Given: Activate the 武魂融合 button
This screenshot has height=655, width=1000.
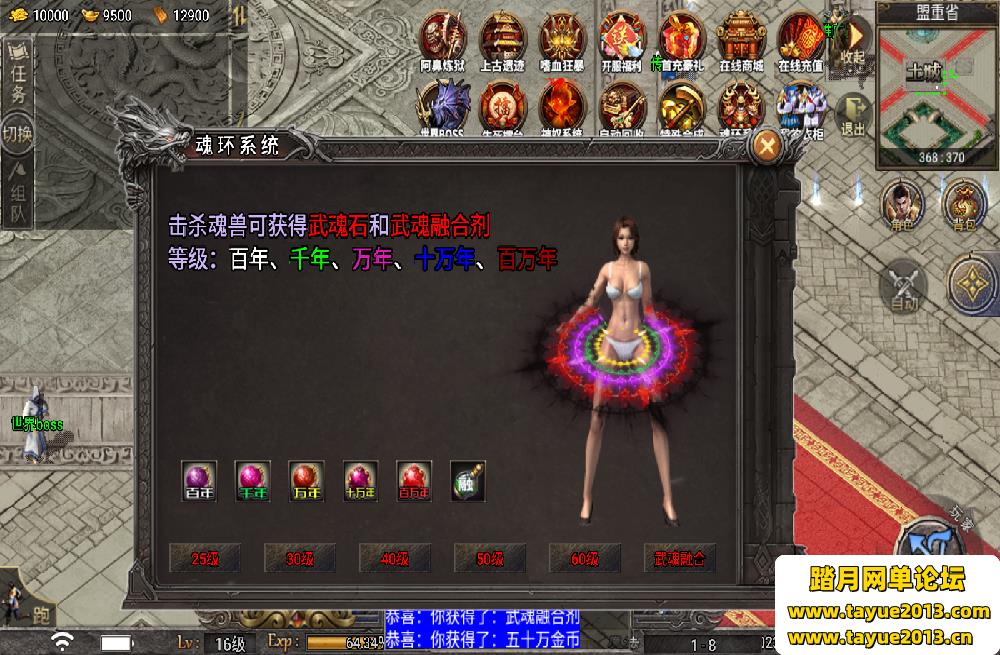Looking at the screenshot, I should coord(680,558).
